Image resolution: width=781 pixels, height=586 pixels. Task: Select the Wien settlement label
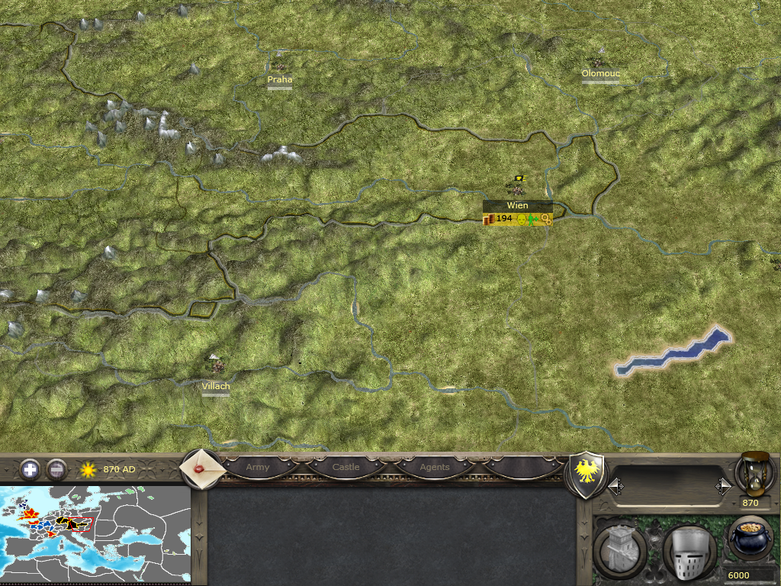pos(517,205)
